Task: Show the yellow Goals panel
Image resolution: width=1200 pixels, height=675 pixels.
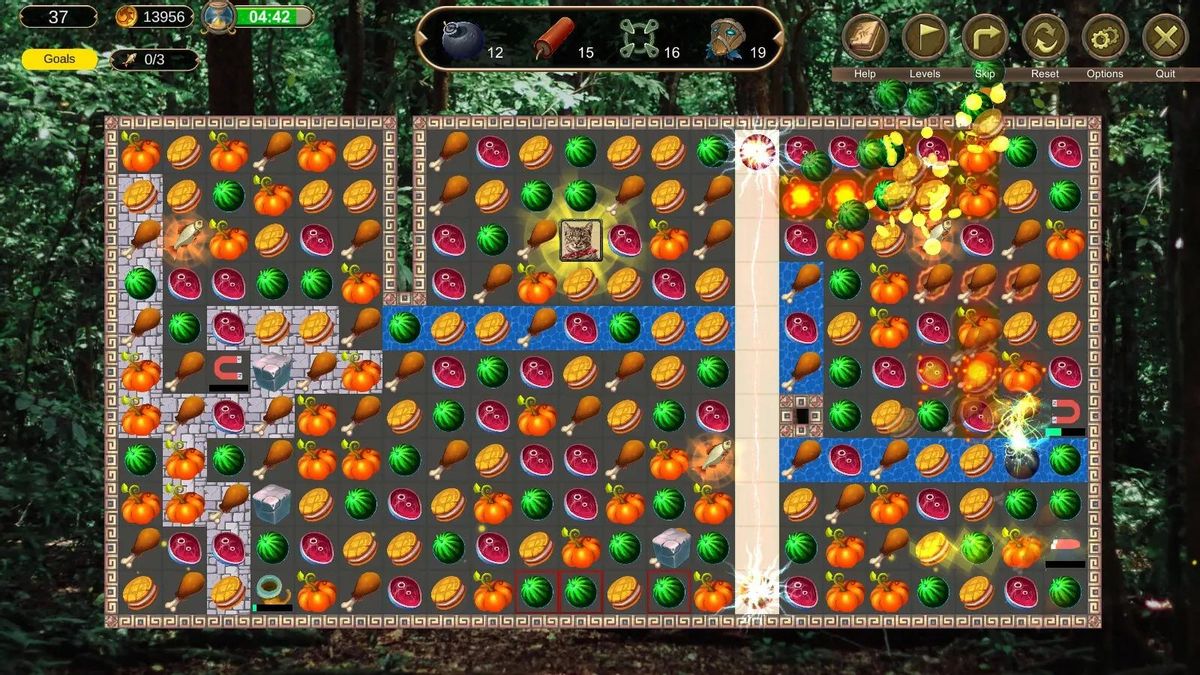Action: coord(59,59)
